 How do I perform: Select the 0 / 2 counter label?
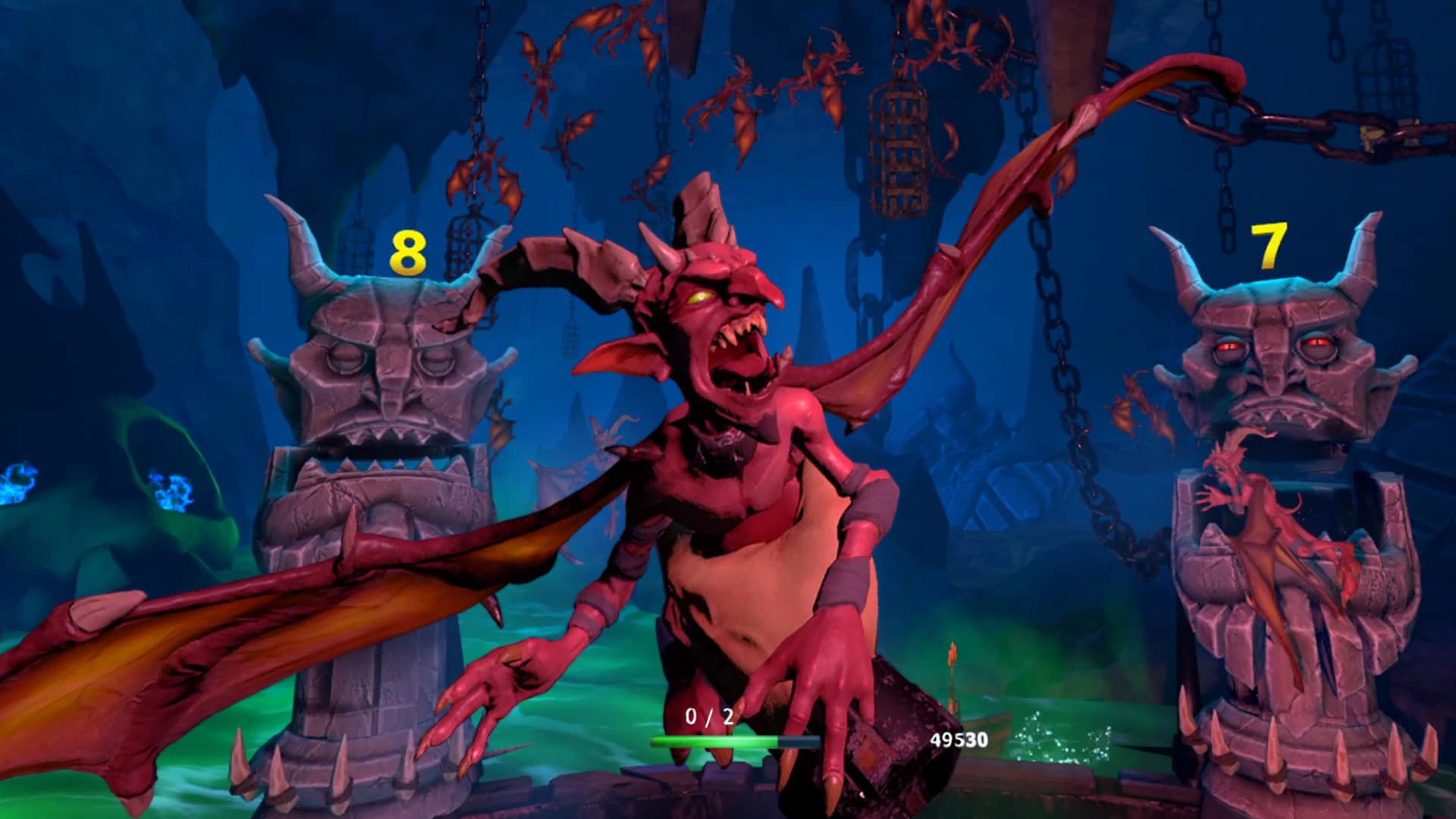[x=709, y=717]
